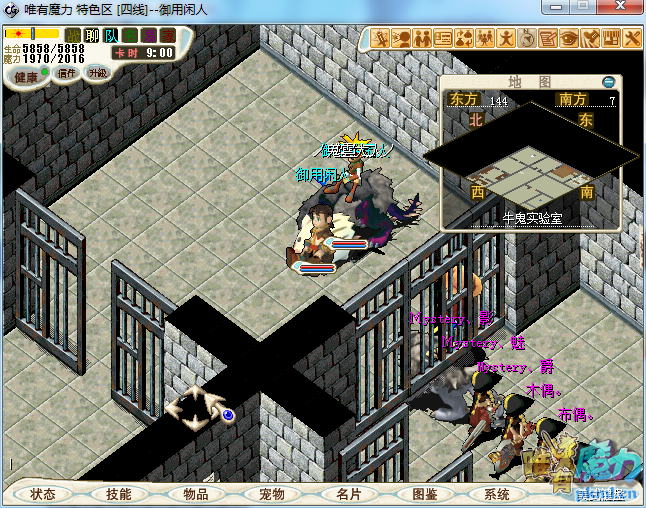Select the eye icon in top toolbar
Image resolution: width=646 pixels, height=508 pixels.
pyautogui.click(x=569, y=39)
